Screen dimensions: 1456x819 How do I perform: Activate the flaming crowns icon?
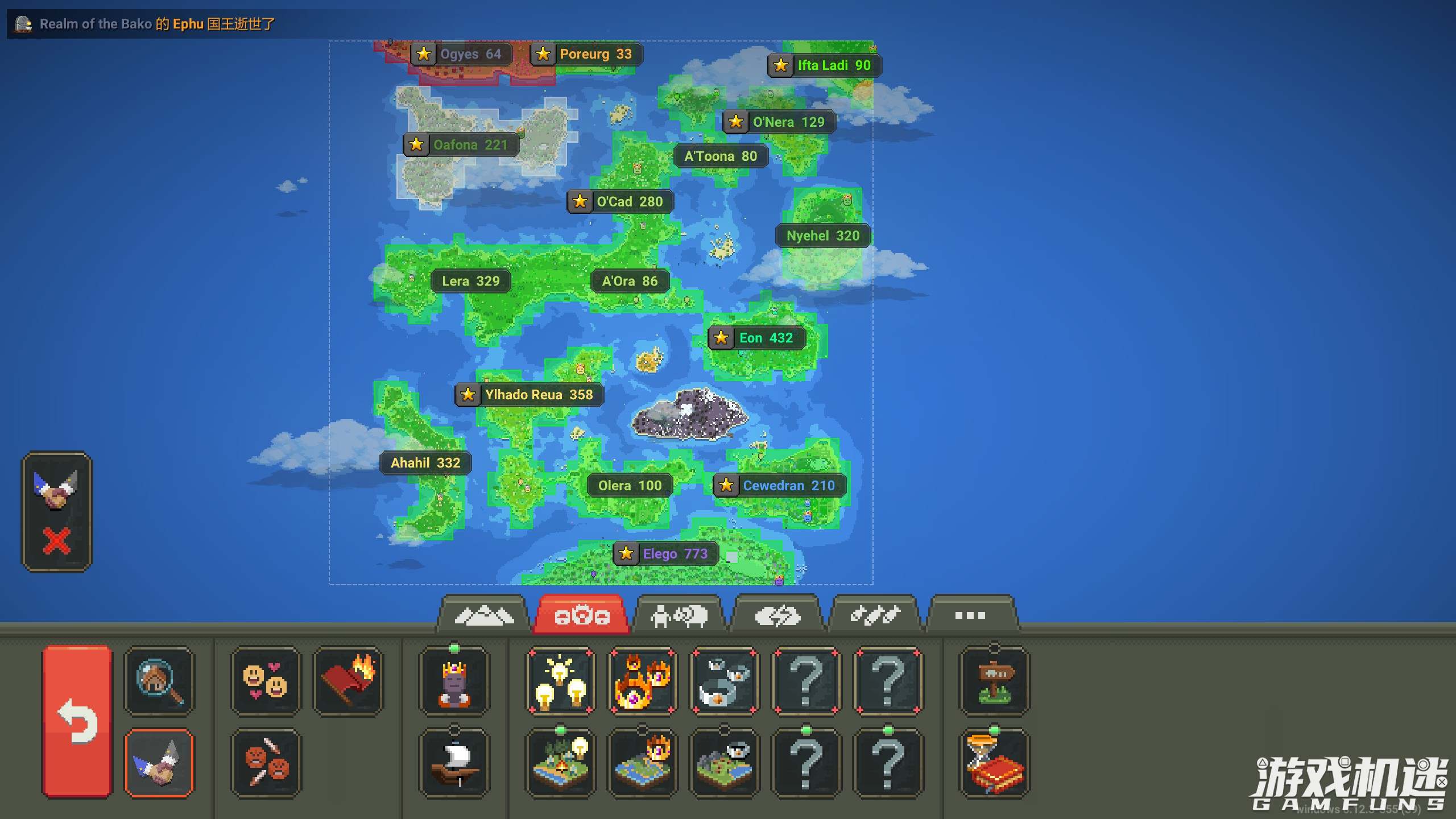[642, 681]
